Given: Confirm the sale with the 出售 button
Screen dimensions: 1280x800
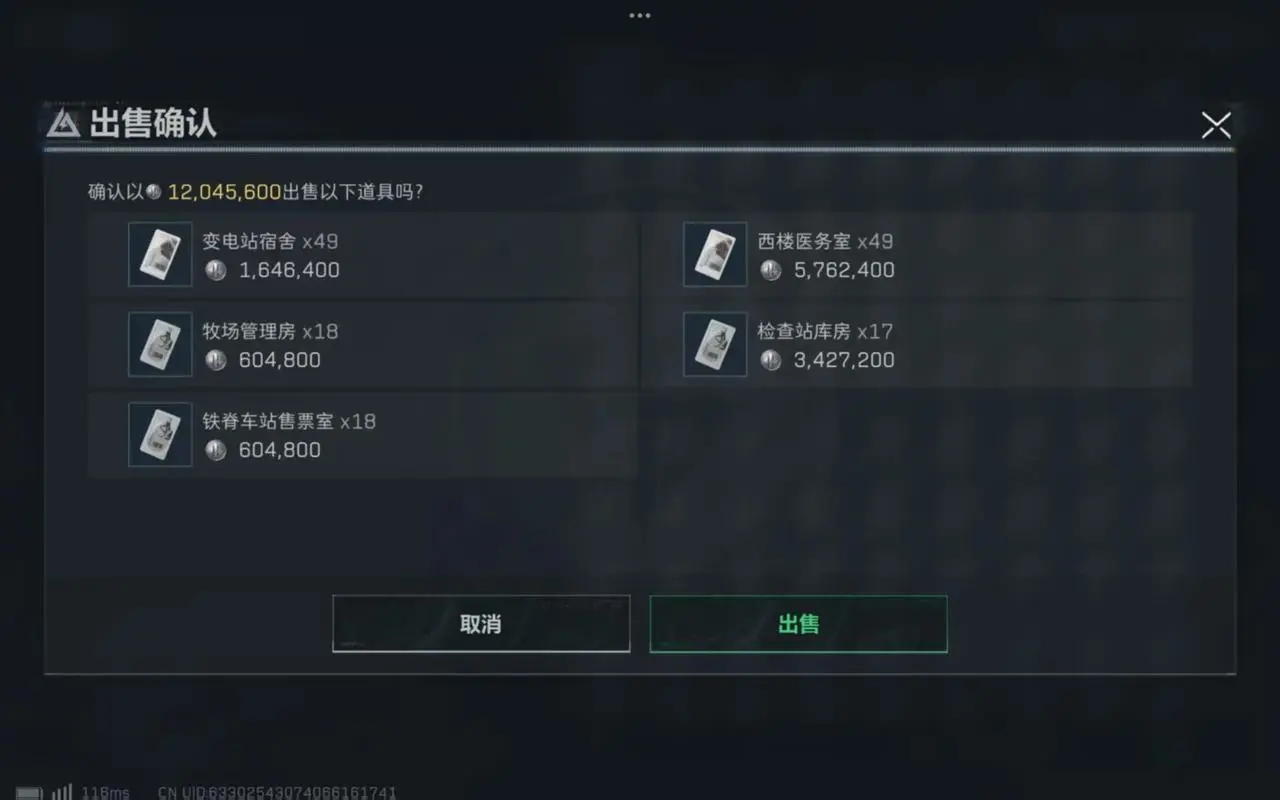Looking at the screenshot, I should pyautogui.click(x=798, y=623).
